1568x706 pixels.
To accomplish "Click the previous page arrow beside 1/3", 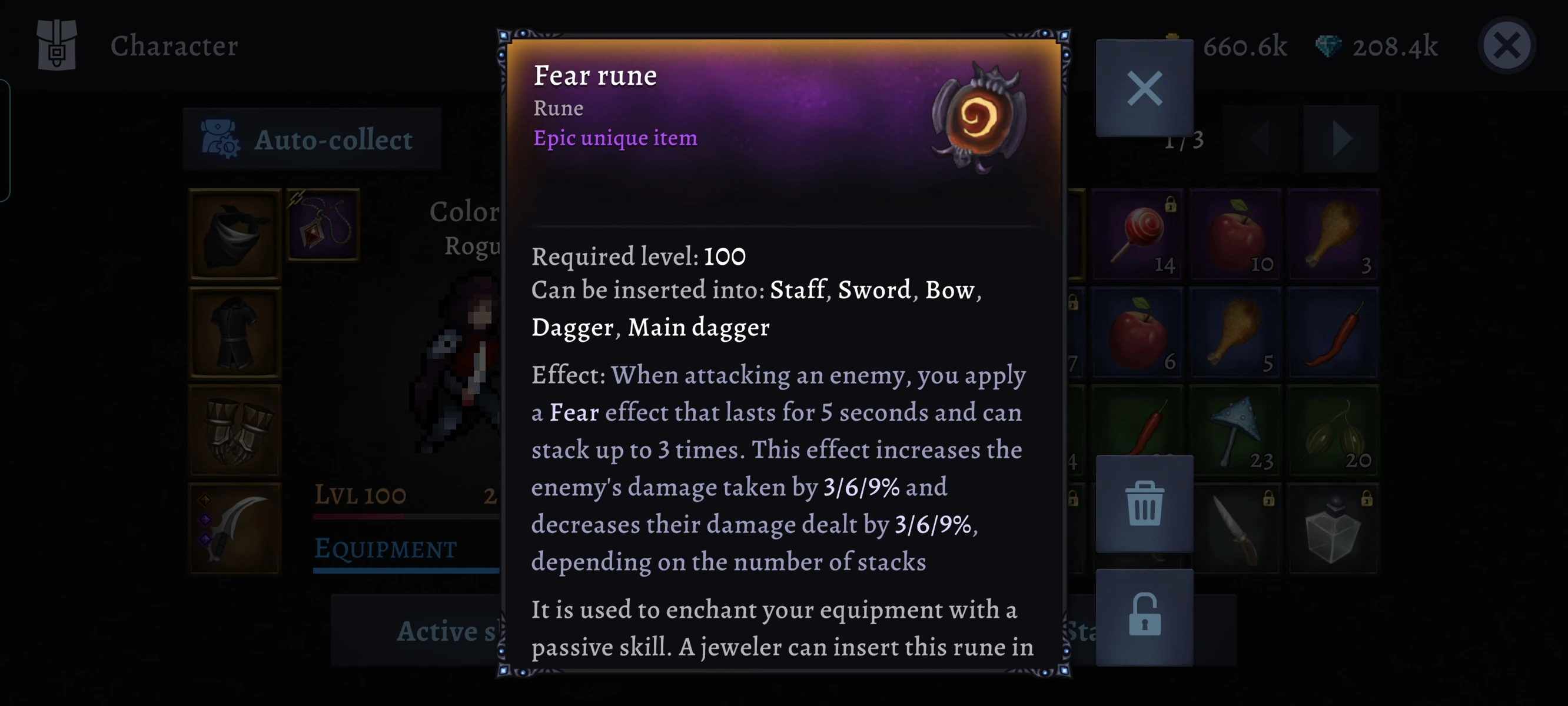I will 1260,138.
